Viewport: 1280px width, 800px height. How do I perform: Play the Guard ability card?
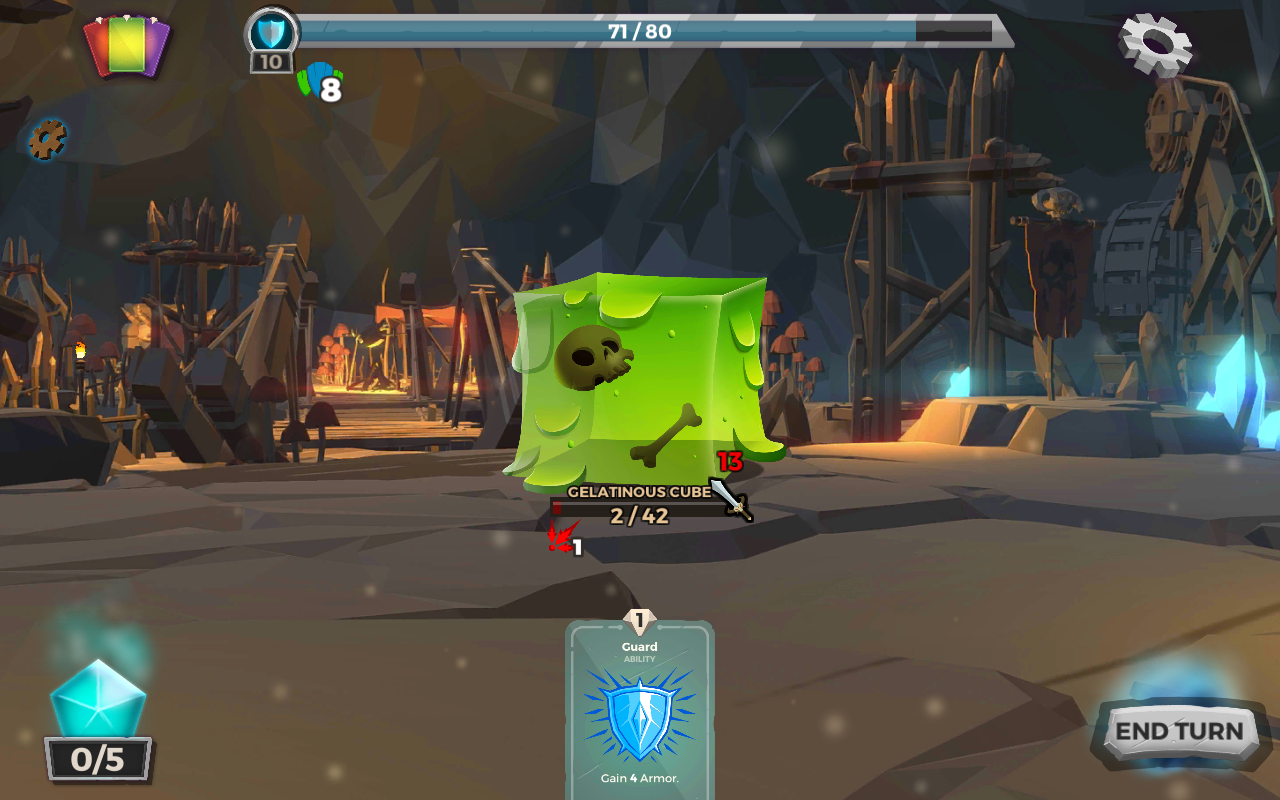click(x=640, y=710)
